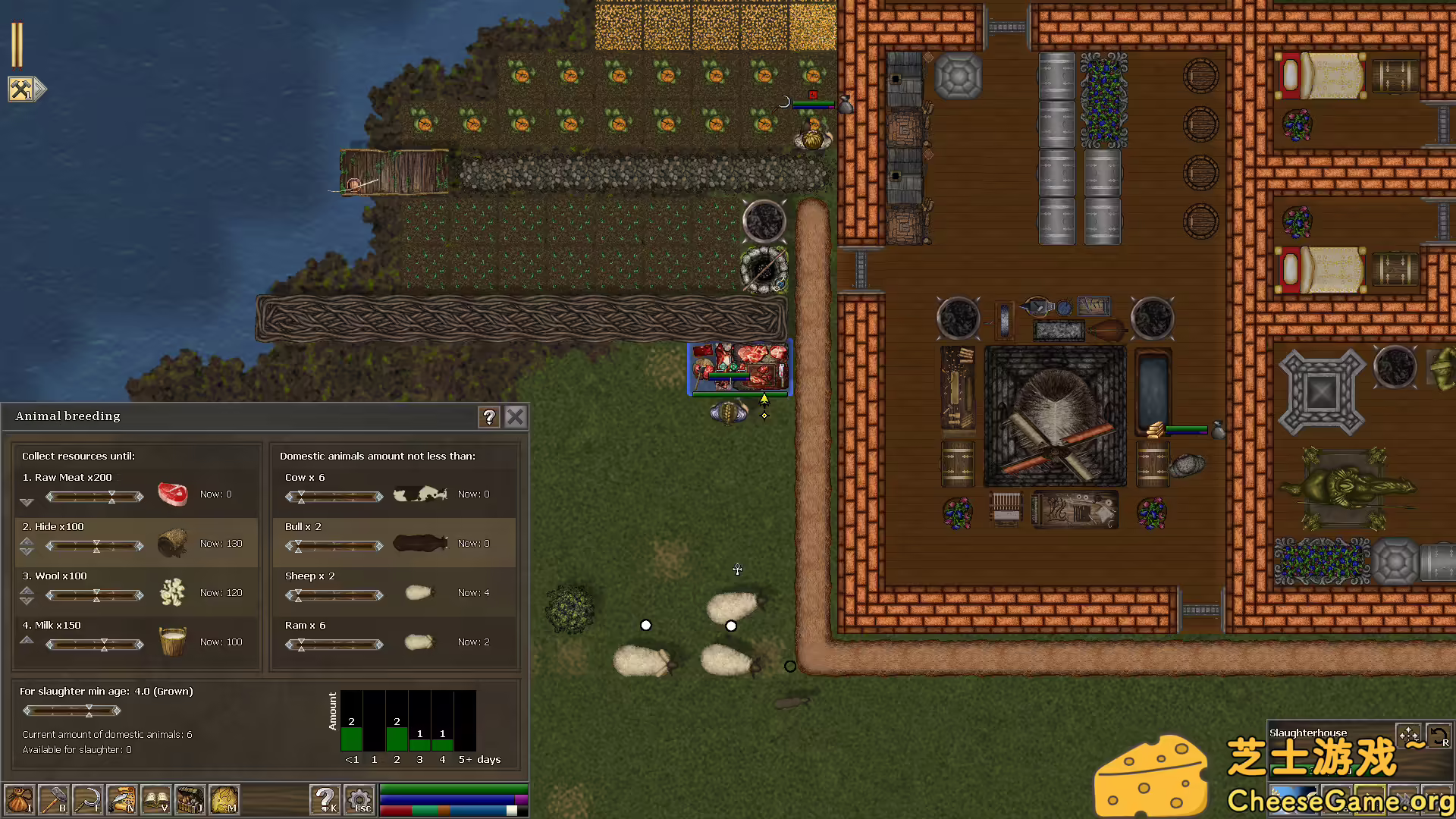Click the pause bars icon

(x=17, y=45)
